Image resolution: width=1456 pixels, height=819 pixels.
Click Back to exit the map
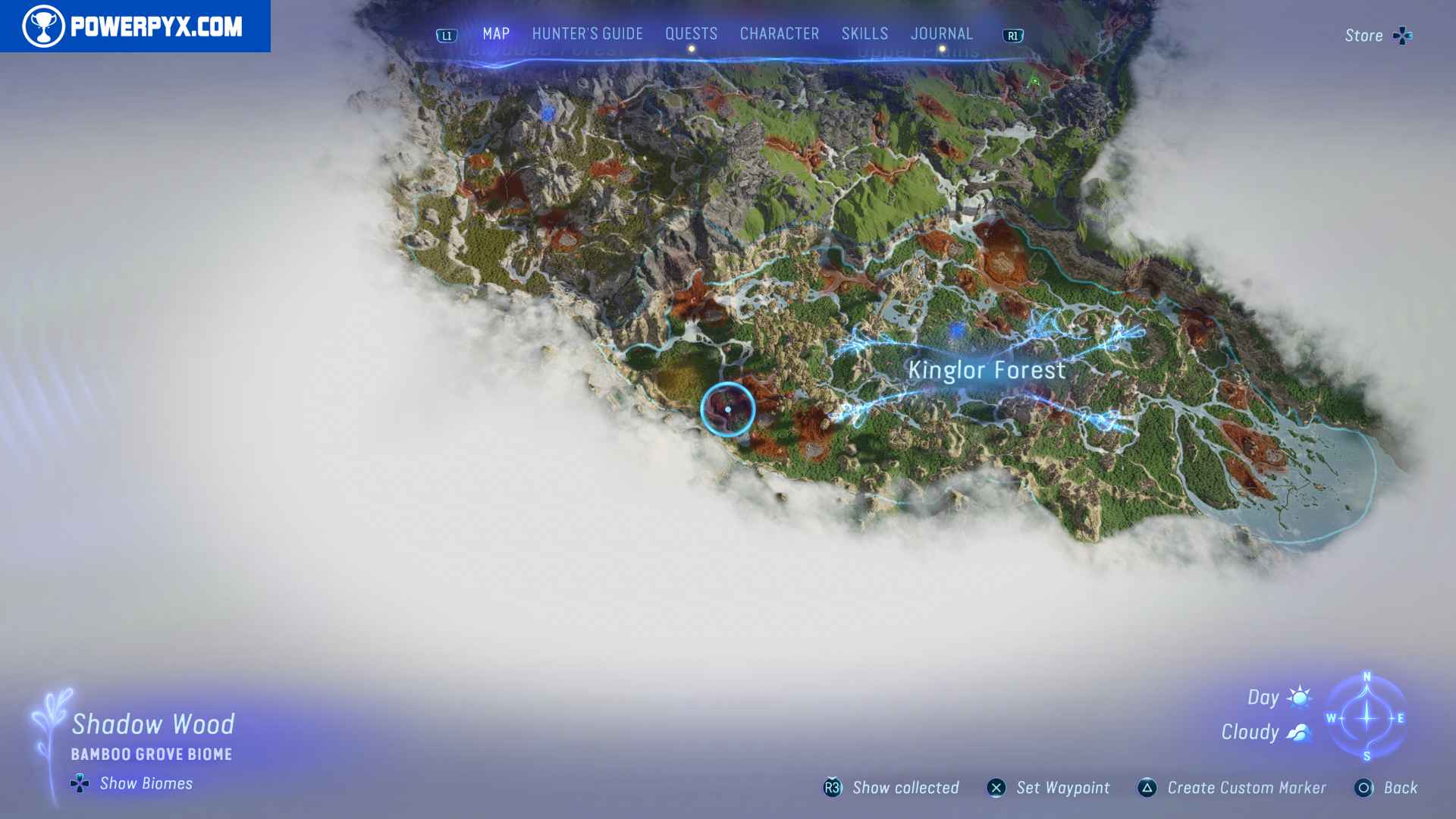tap(1365, 788)
